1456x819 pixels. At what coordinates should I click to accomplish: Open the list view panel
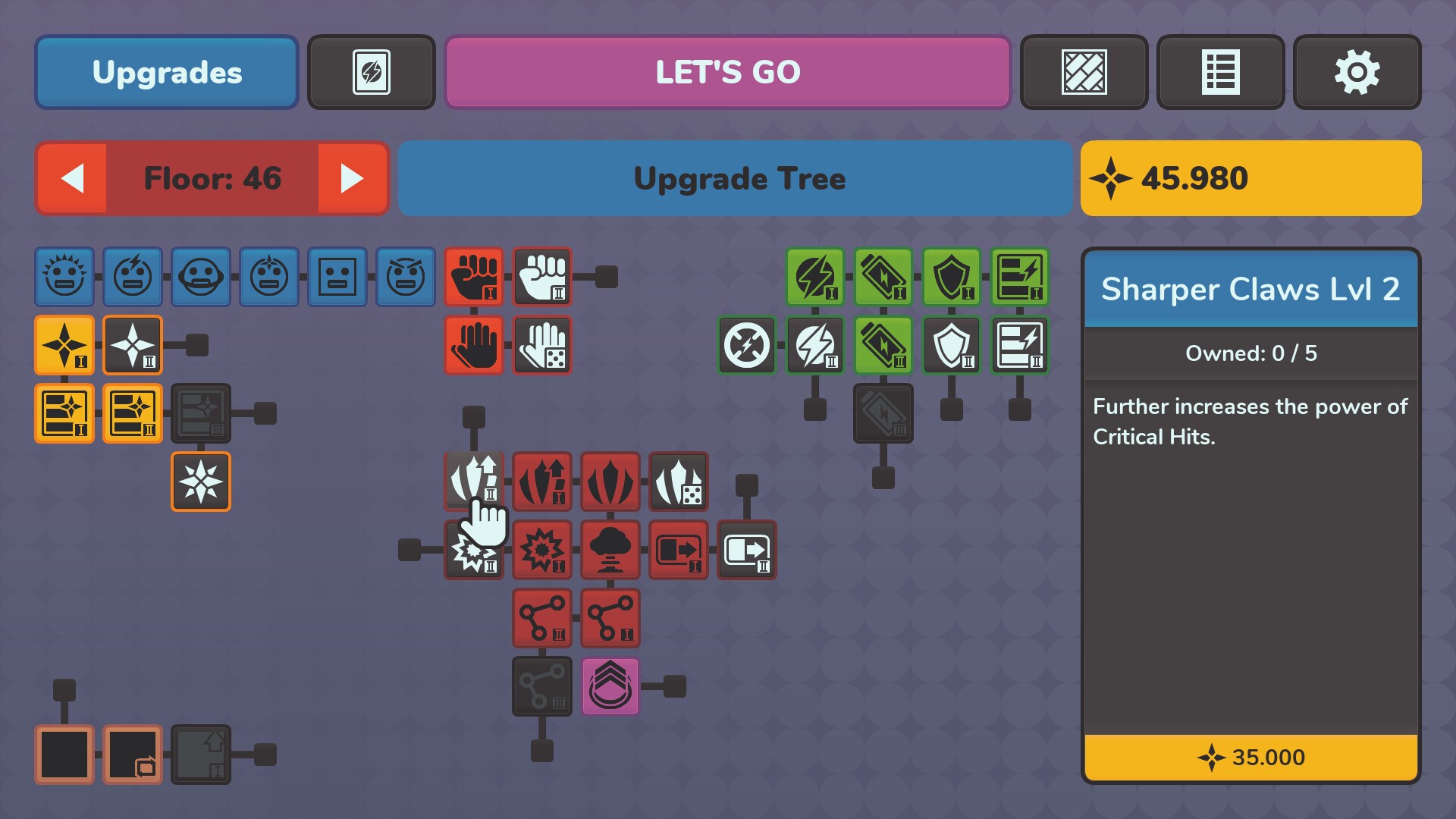coord(1220,72)
